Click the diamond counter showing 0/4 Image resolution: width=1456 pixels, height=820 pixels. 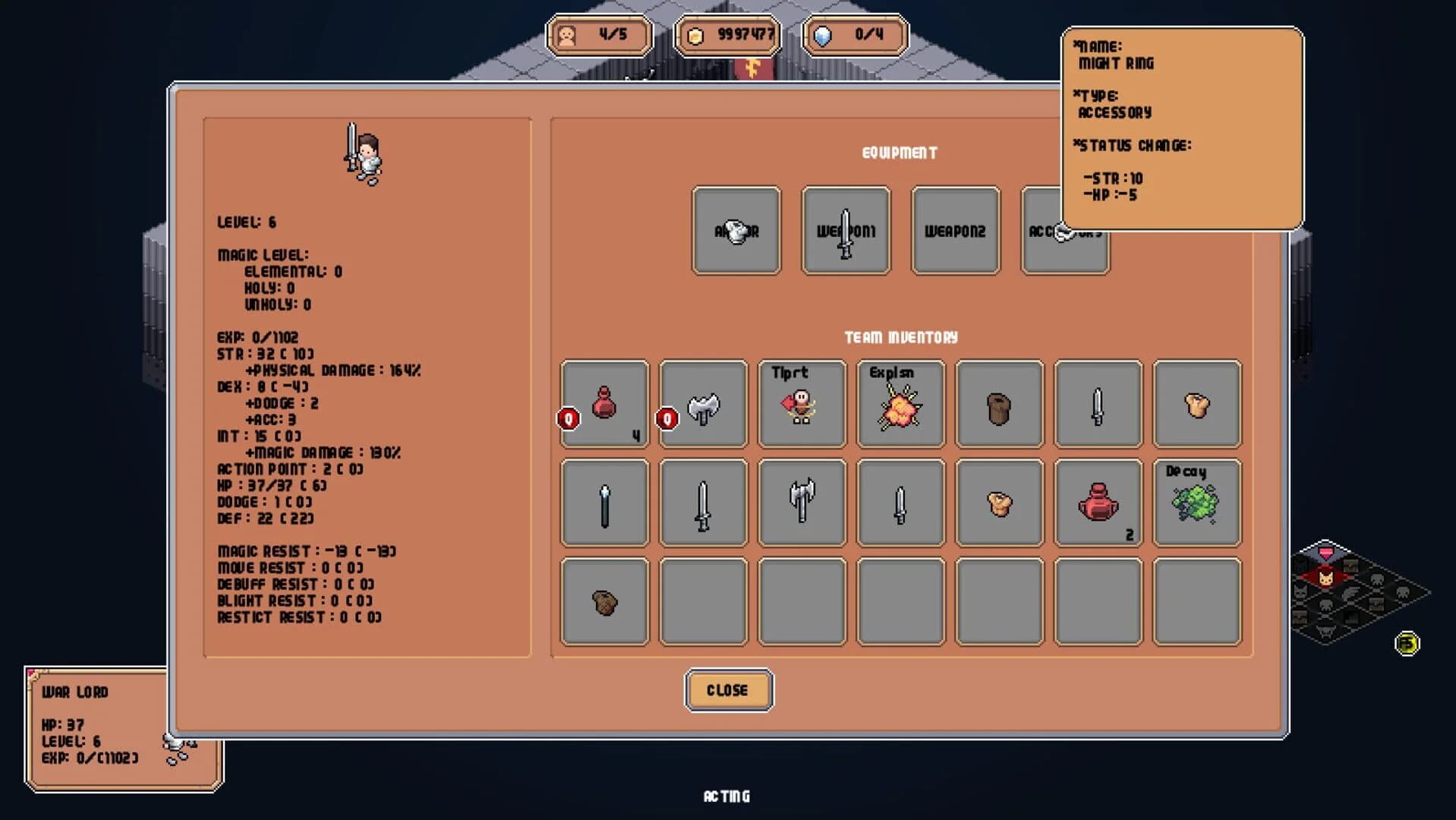tap(856, 35)
